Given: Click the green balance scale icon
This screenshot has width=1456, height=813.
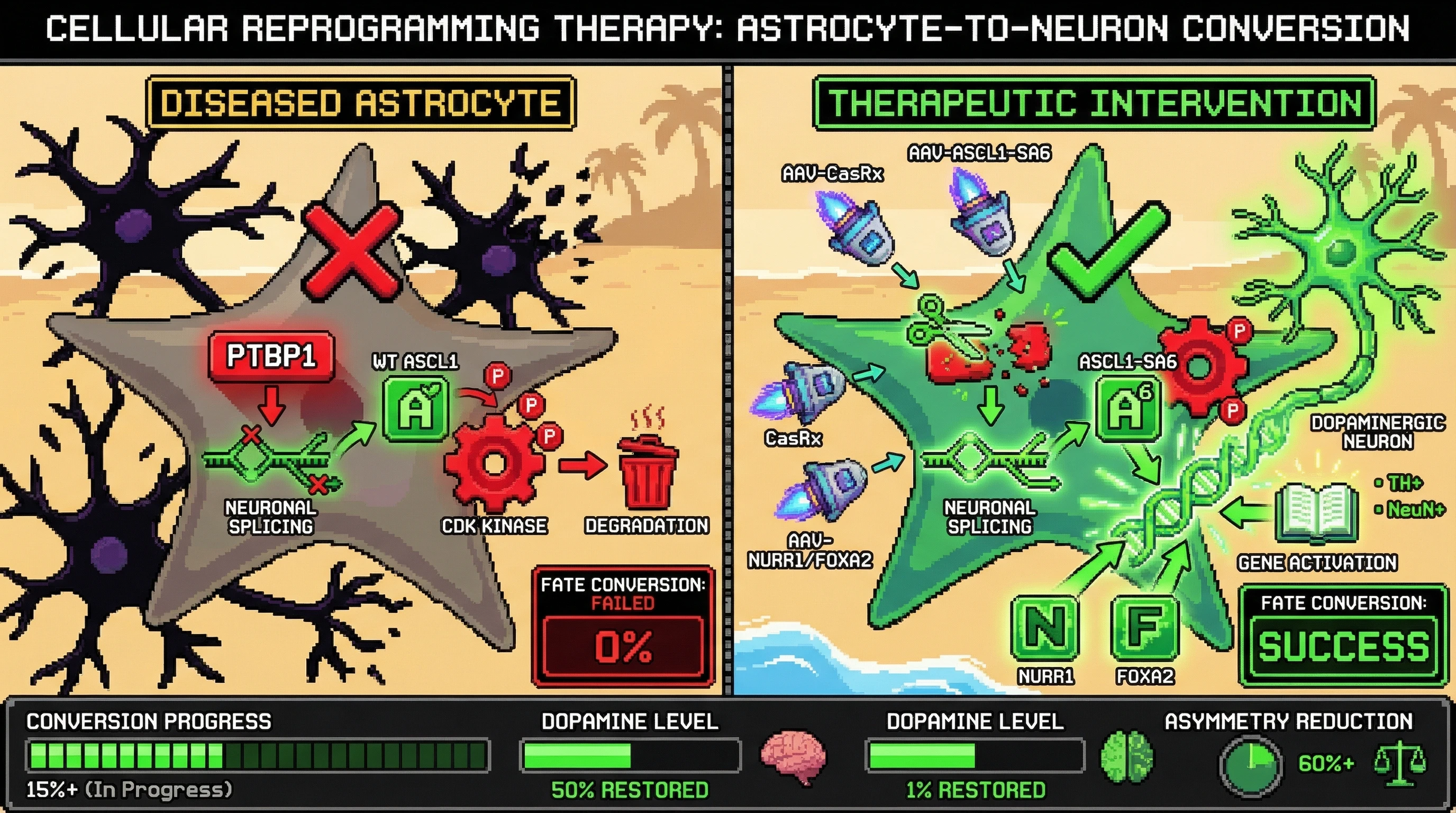Looking at the screenshot, I should [1399, 763].
